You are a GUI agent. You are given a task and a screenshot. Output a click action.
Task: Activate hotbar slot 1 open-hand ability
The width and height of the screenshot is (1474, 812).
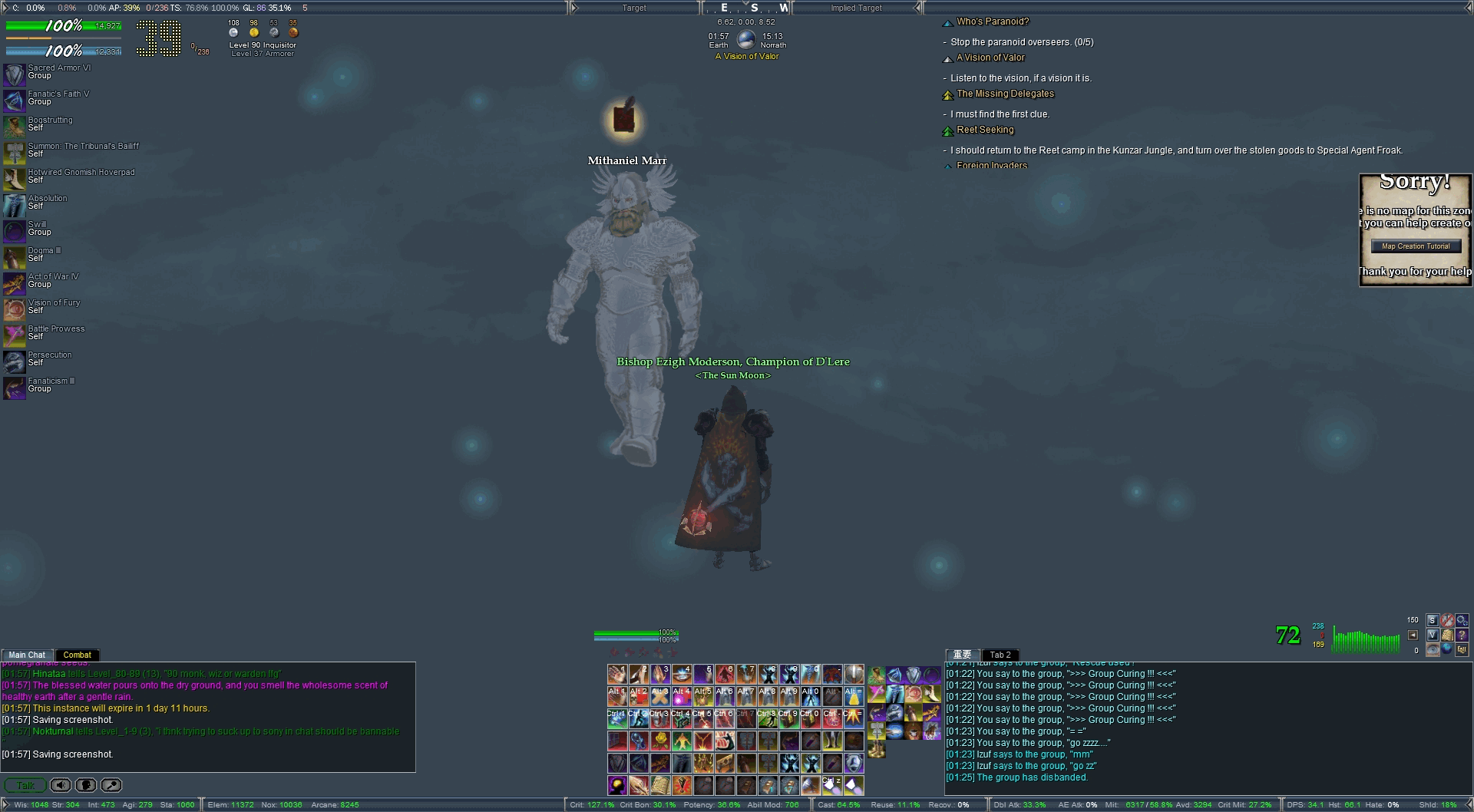coord(617,675)
